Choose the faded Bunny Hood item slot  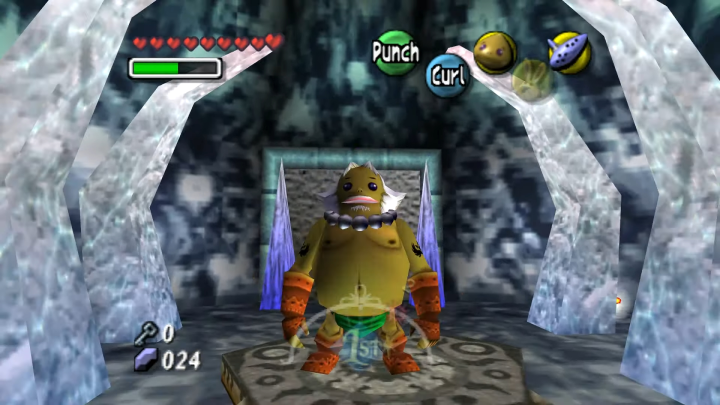tap(532, 80)
